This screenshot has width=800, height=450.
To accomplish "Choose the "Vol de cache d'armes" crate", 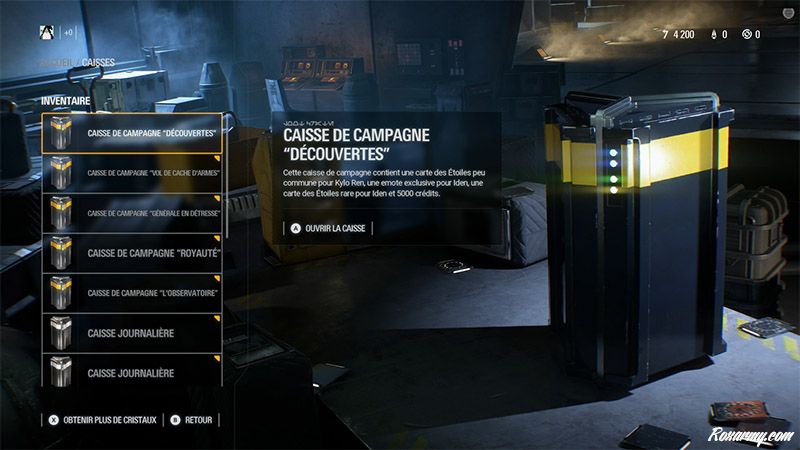I will [x=132, y=172].
